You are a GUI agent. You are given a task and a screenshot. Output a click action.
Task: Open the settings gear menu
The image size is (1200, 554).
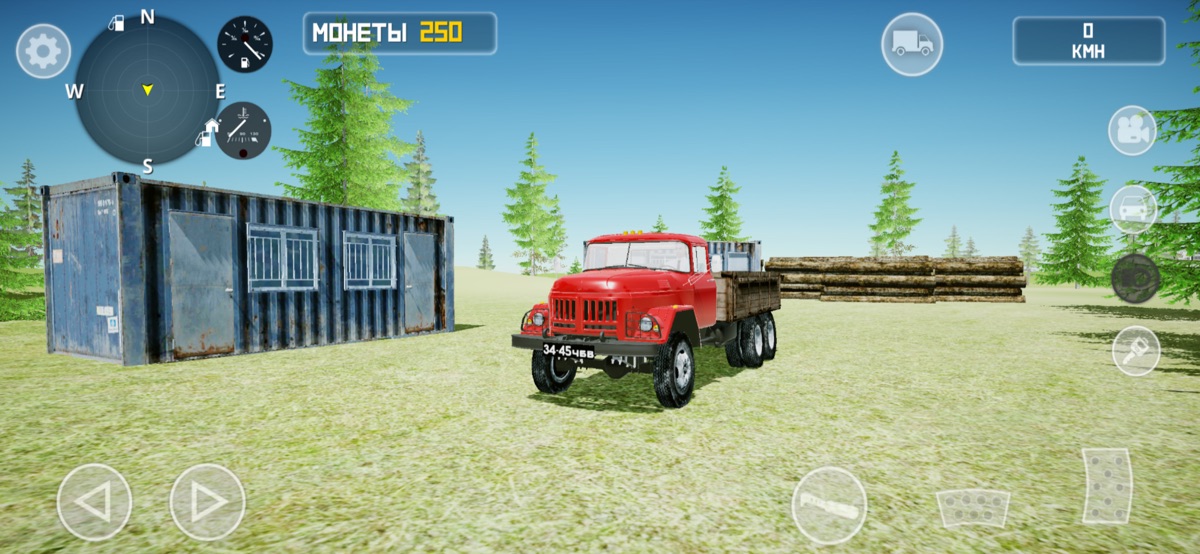point(43,51)
